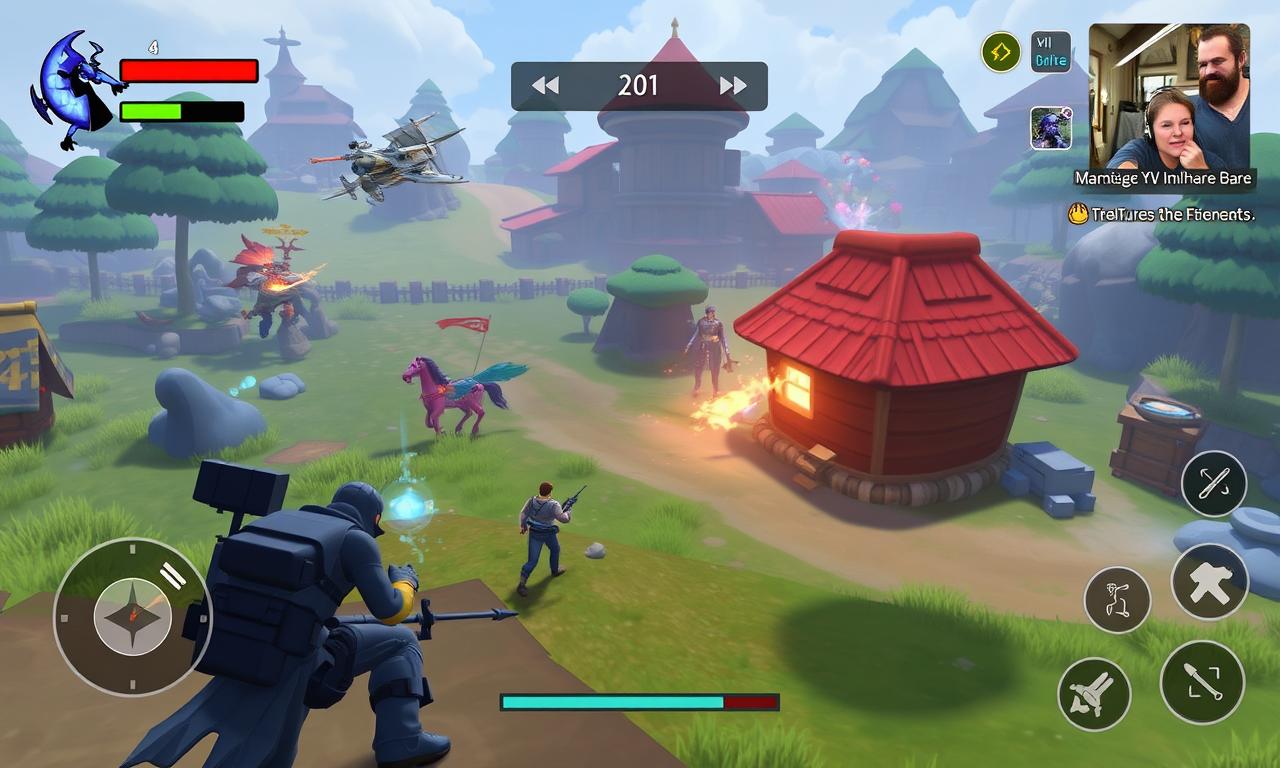Screen dimensions: 1280x768
Task: Fire the blaster weapon button
Action: pyautogui.click(x=1094, y=694)
